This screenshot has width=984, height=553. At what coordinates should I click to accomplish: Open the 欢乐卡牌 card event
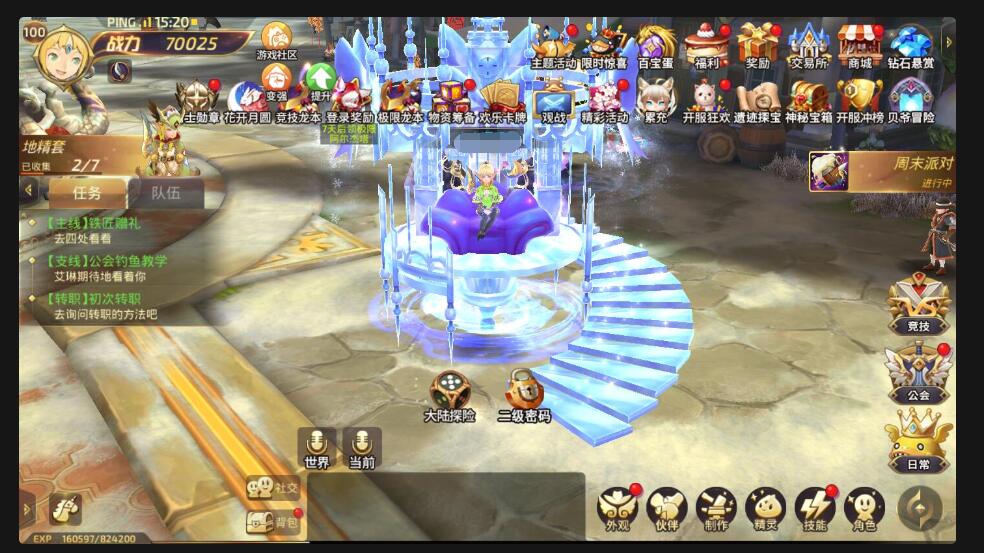pyautogui.click(x=501, y=99)
